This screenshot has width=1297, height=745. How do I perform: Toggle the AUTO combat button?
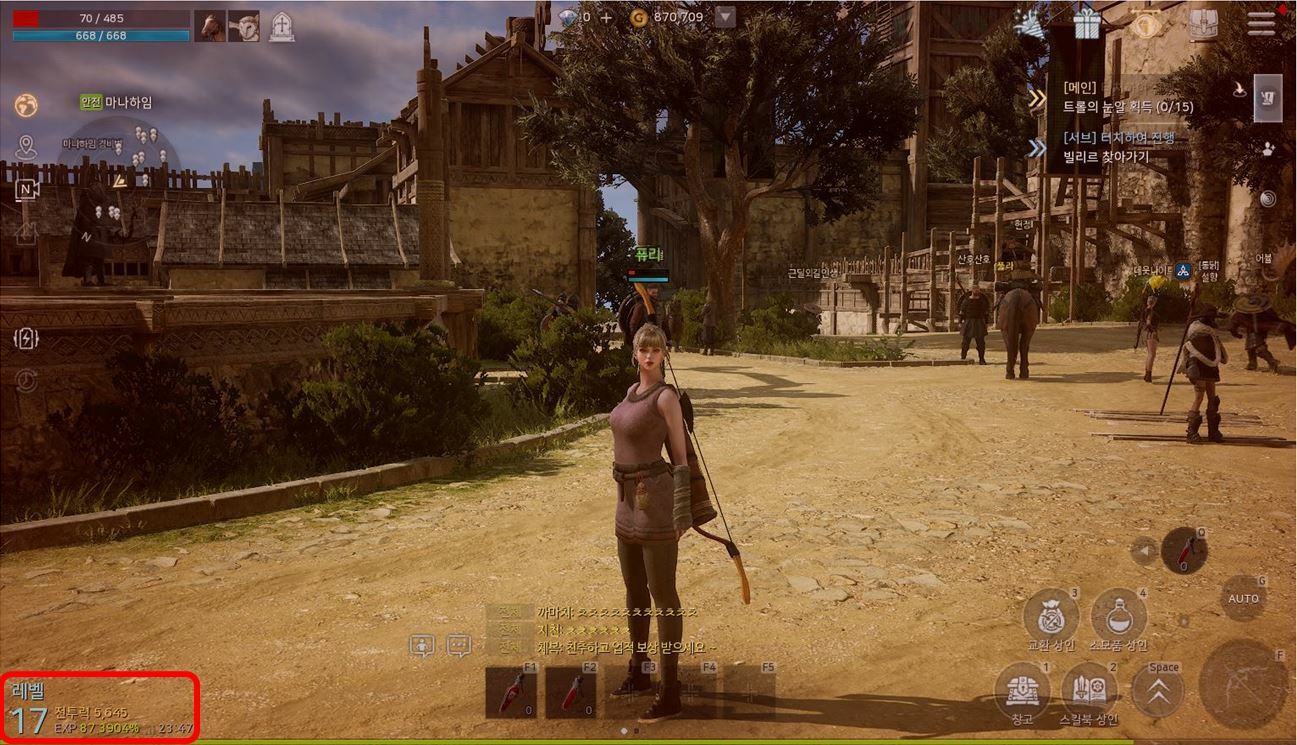pyautogui.click(x=1243, y=598)
